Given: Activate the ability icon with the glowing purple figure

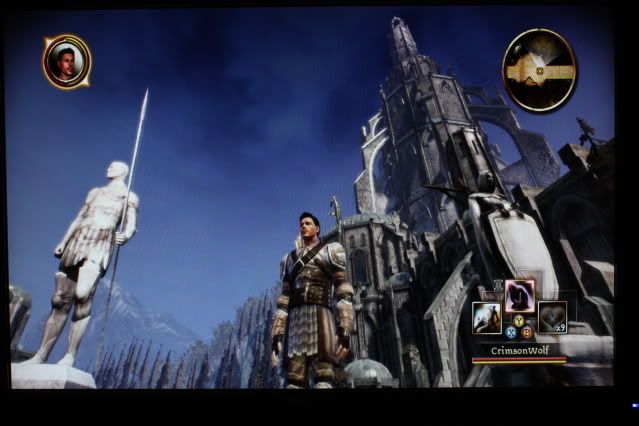Looking at the screenshot, I should [519, 295].
